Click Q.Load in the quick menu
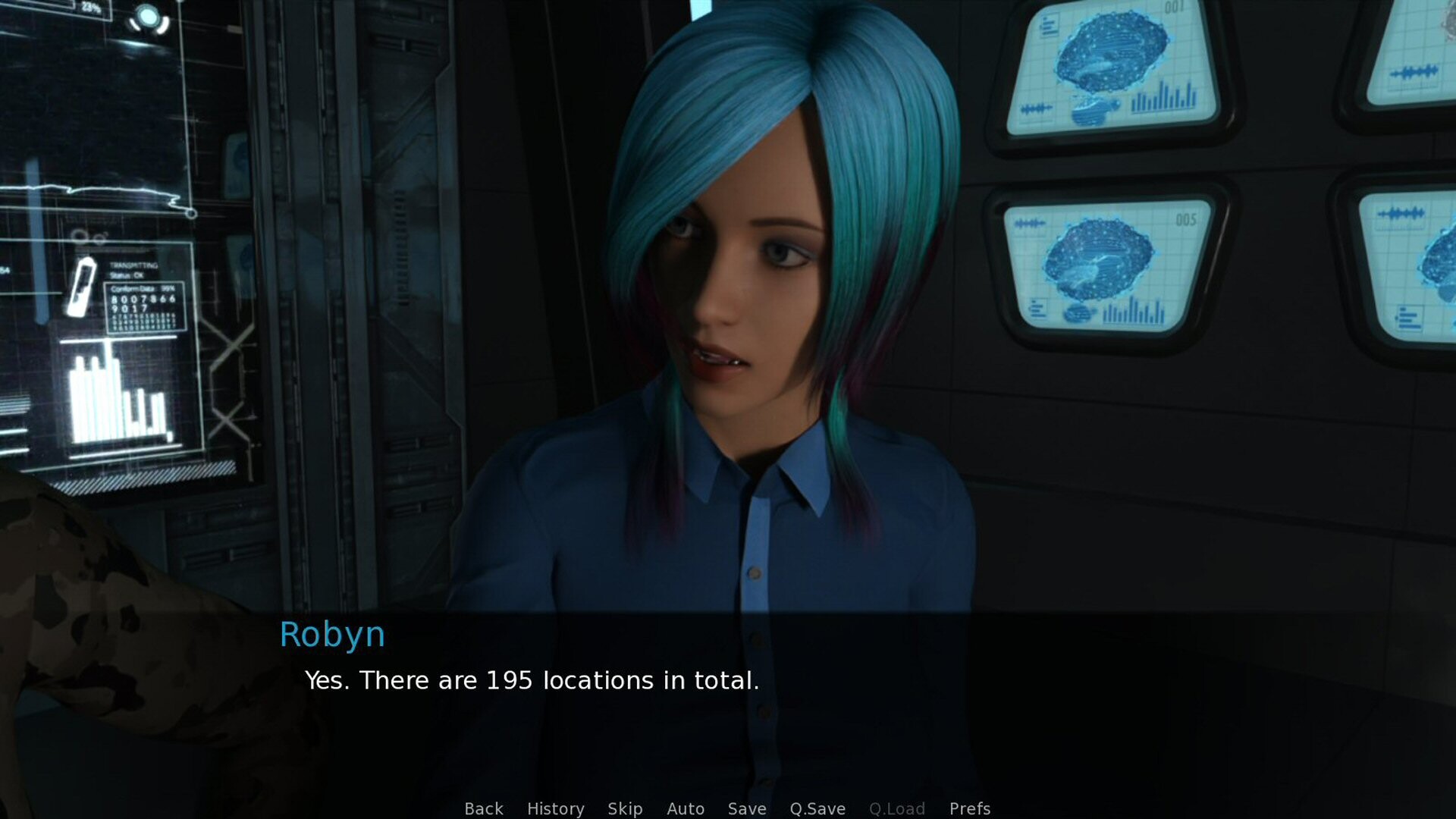The height and width of the screenshot is (819, 1456). [x=899, y=808]
